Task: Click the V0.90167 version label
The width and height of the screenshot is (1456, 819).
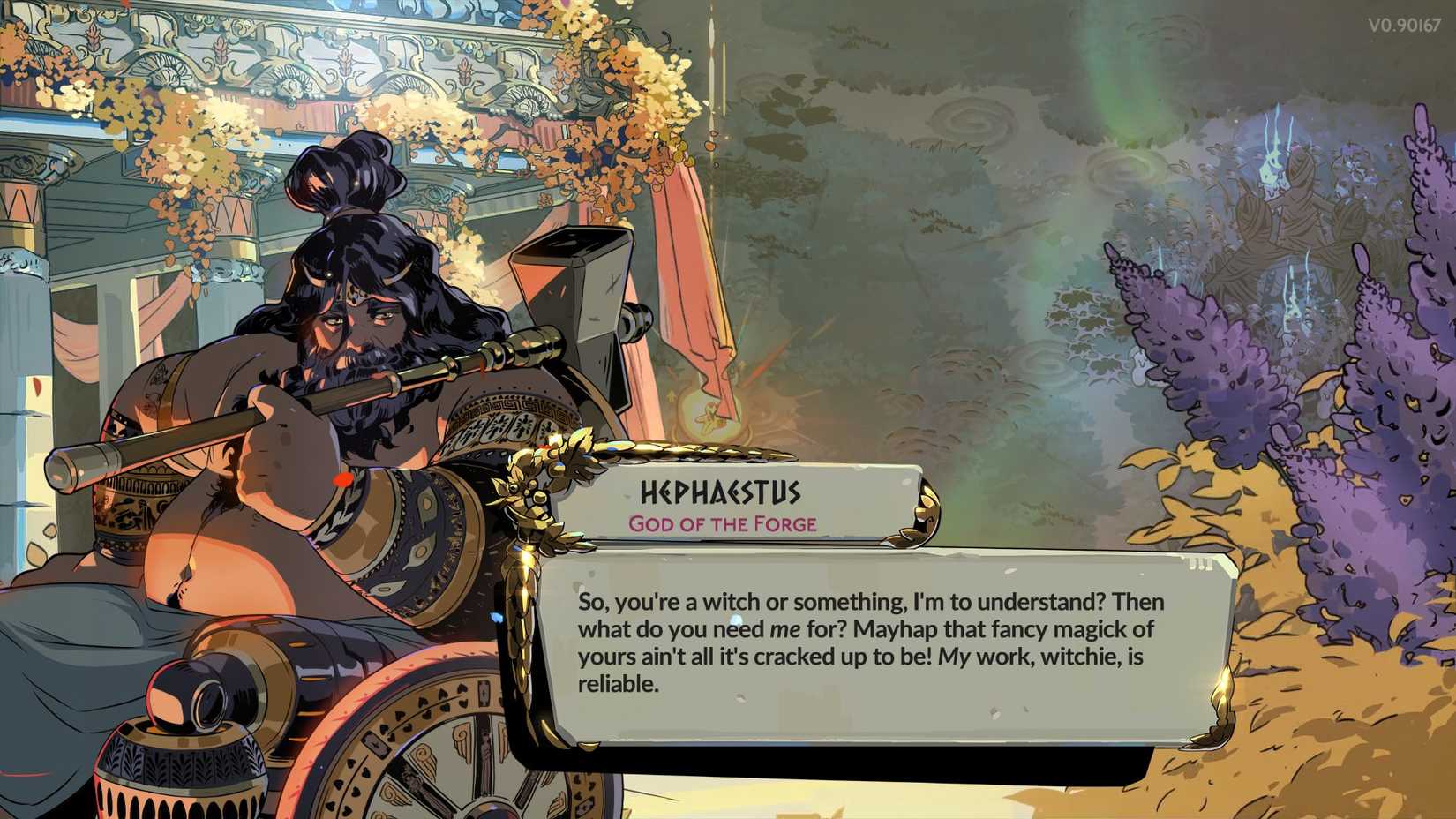Action: (x=1403, y=25)
